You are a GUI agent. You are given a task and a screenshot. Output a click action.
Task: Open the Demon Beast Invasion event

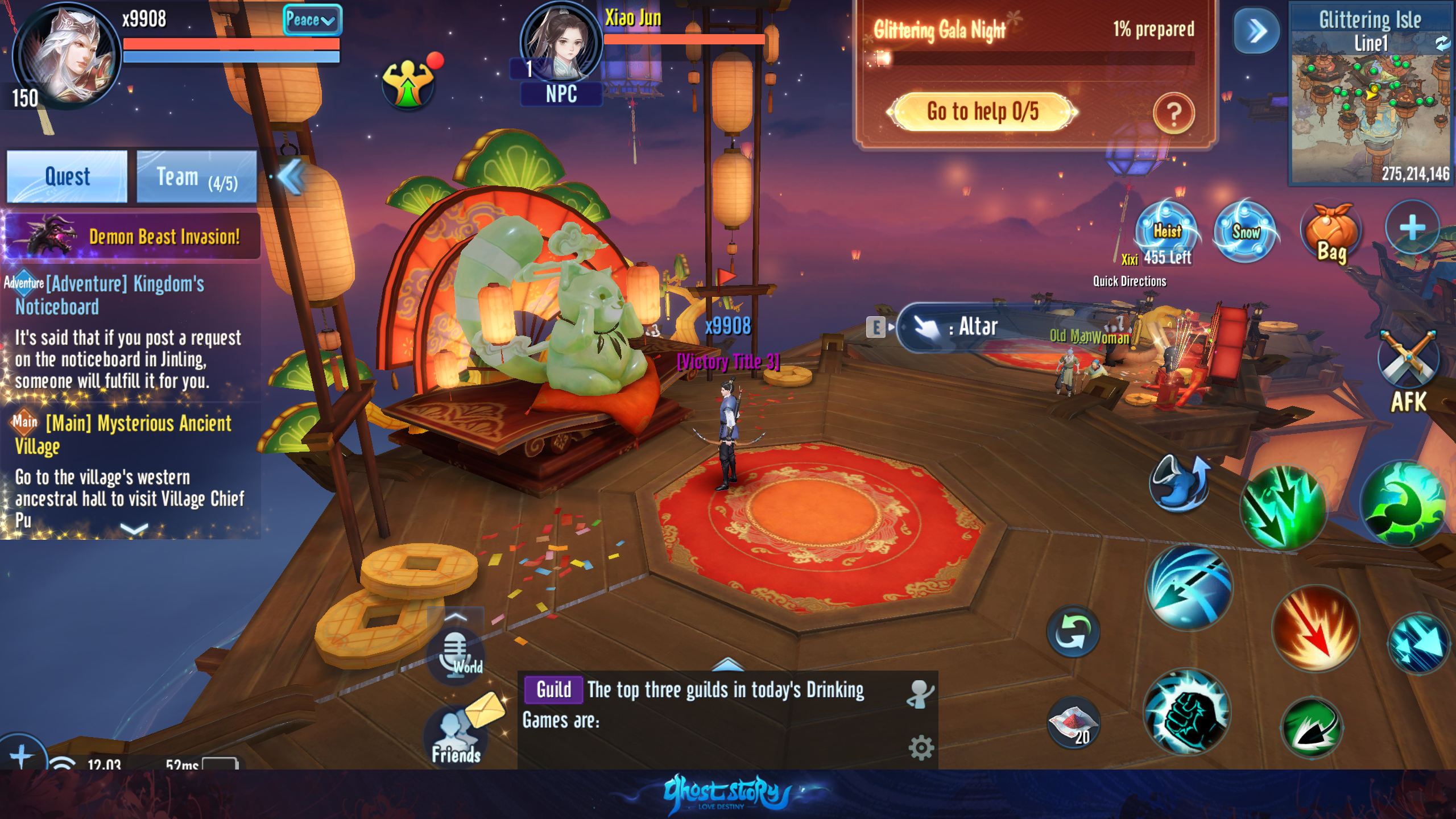132,236
